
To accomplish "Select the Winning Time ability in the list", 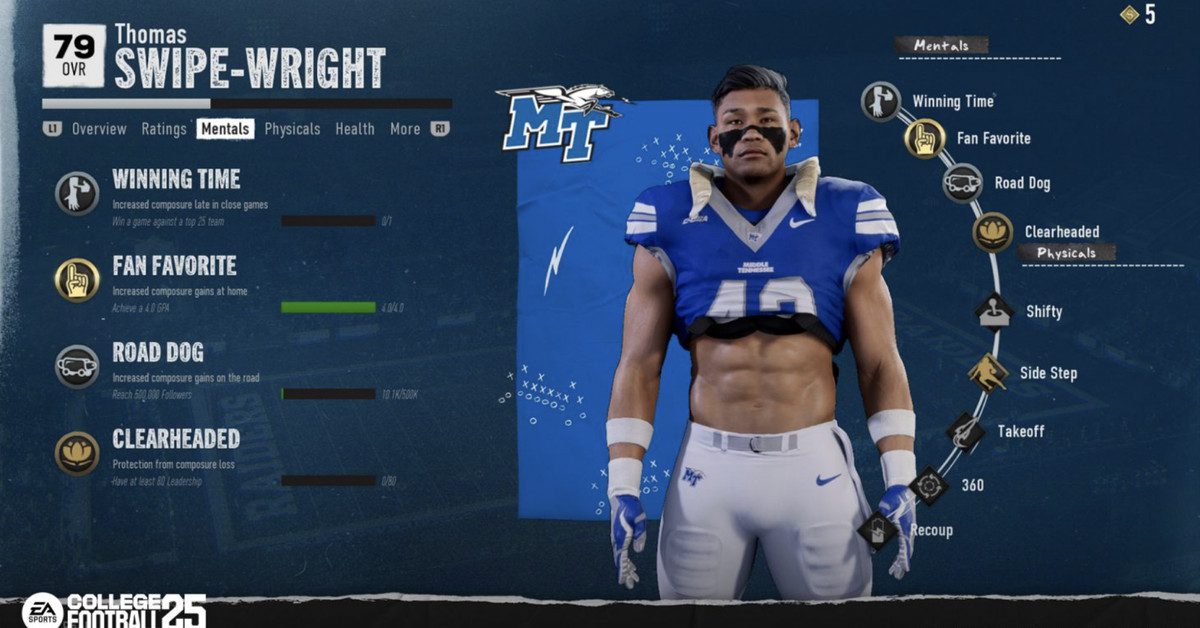I will (x=176, y=180).
